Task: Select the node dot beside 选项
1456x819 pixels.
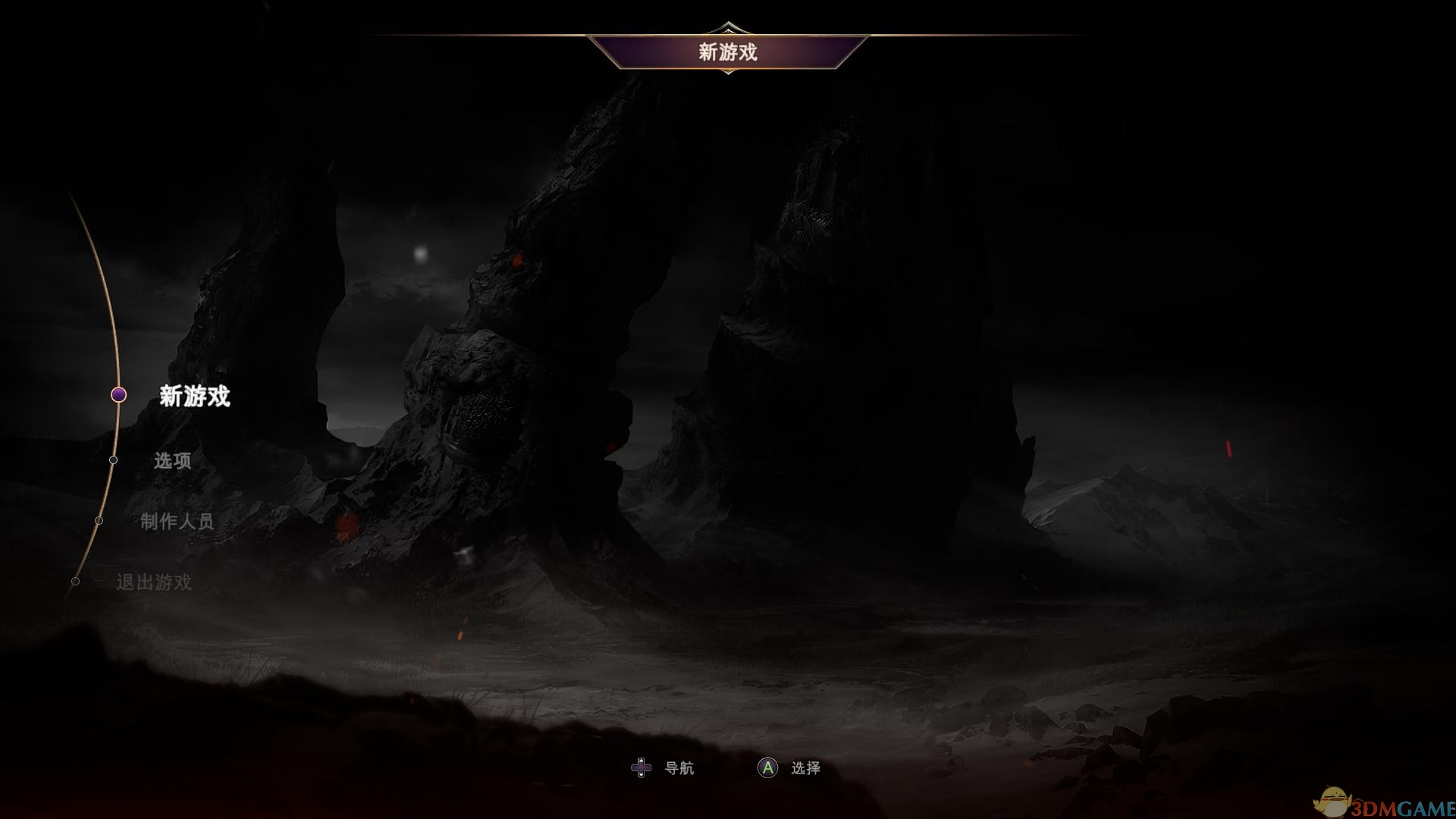Action: (x=114, y=460)
